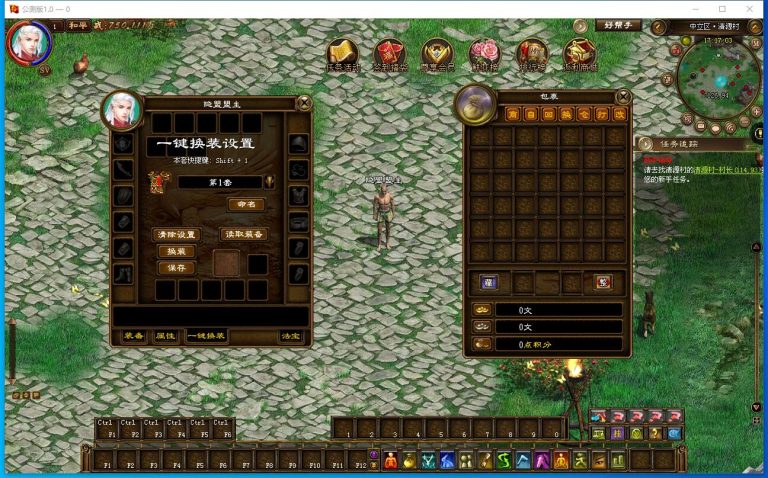The width and height of the screenshot is (768, 478).
Task: Switch to the 装备 equipment tab
Action: [x=133, y=336]
